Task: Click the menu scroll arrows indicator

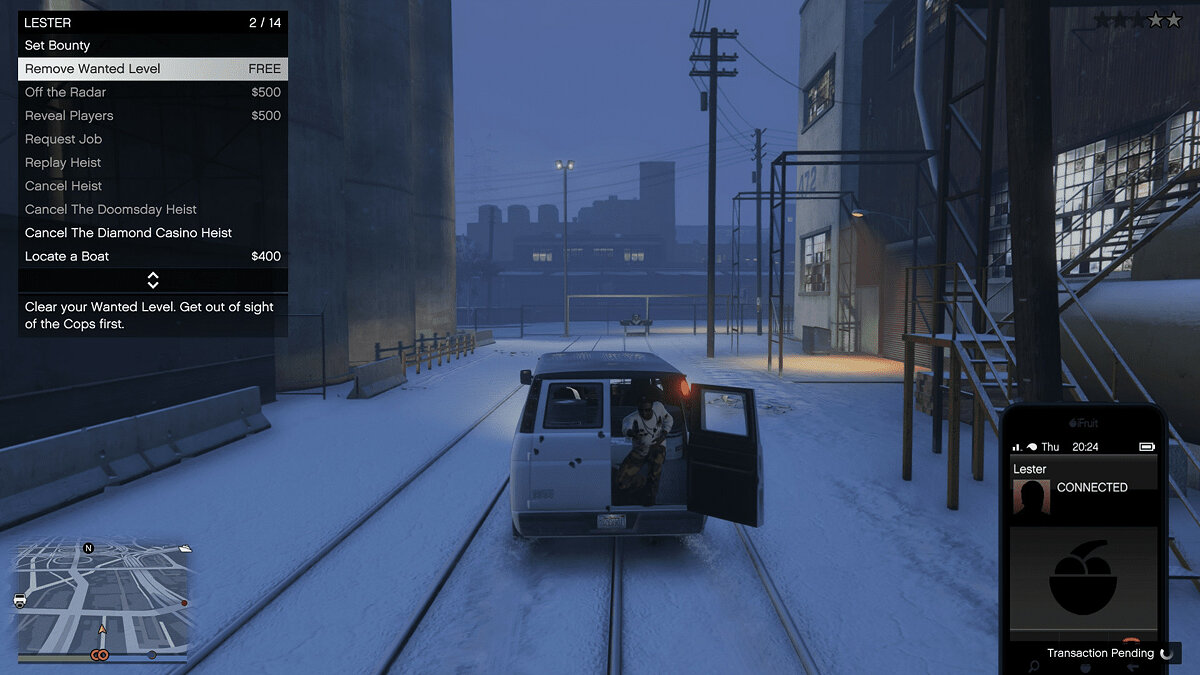Action: (153, 280)
